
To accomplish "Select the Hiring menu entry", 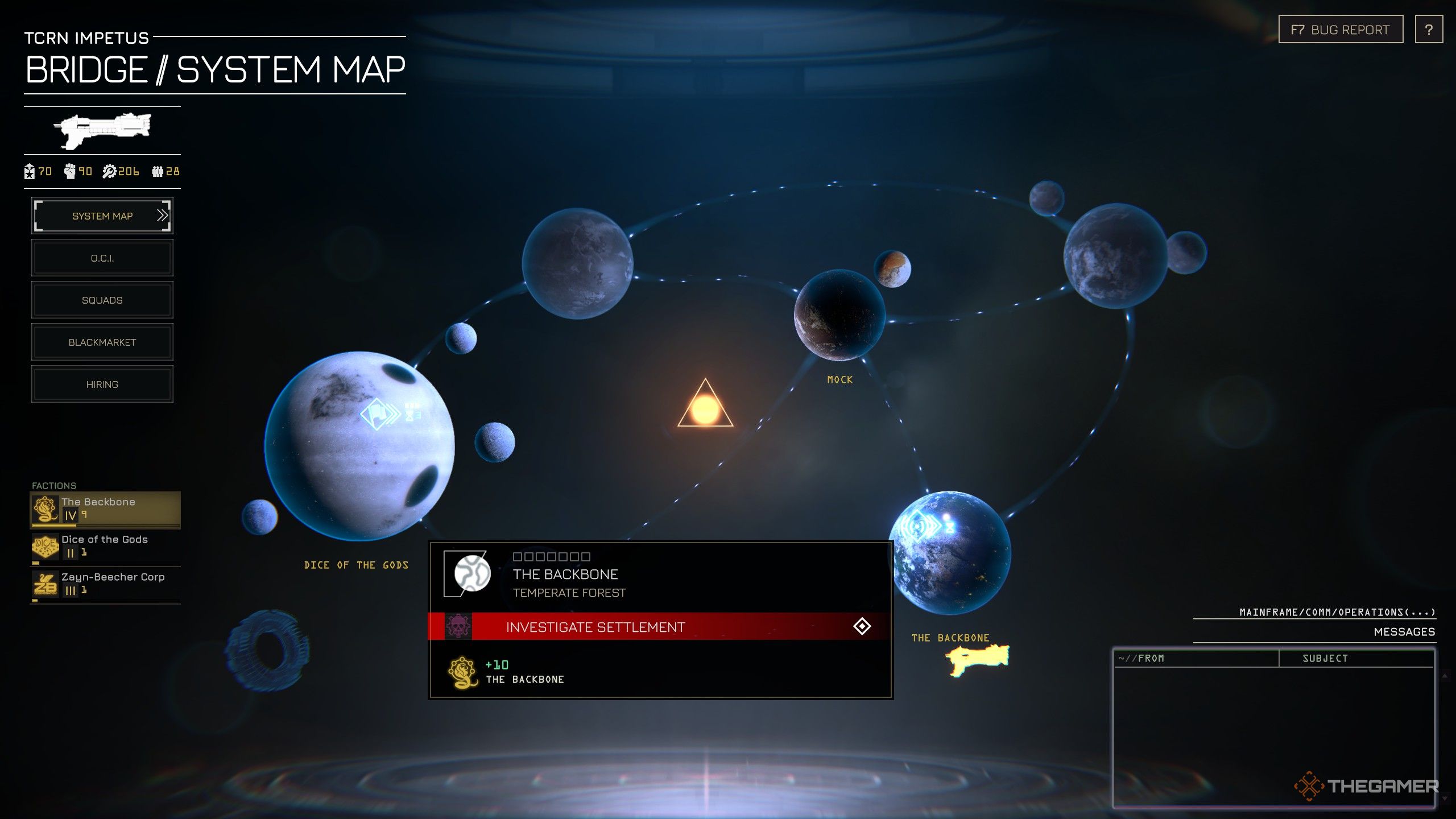I will [102, 384].
